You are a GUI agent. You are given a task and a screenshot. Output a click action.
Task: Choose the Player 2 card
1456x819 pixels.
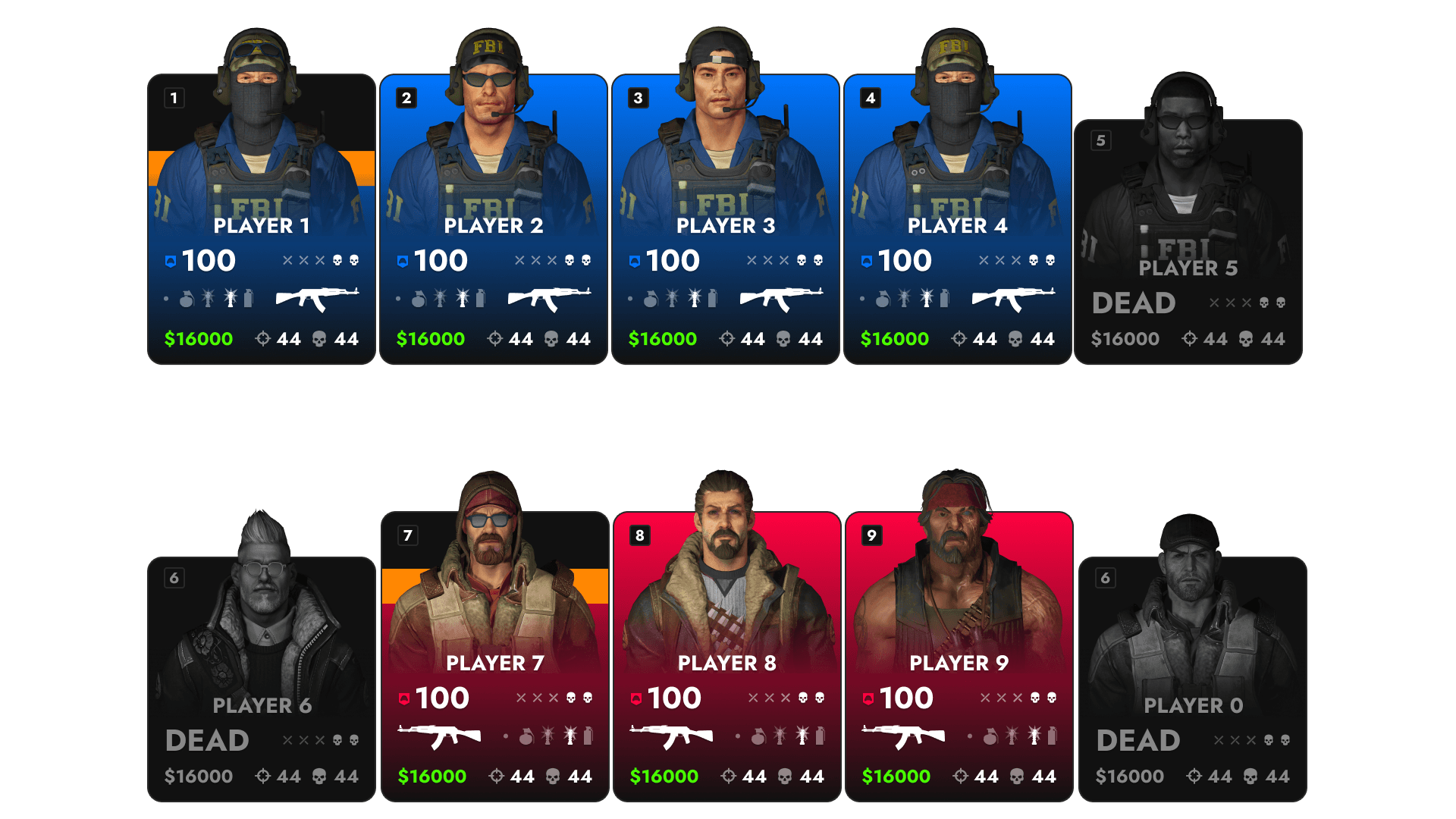point(494,220)
